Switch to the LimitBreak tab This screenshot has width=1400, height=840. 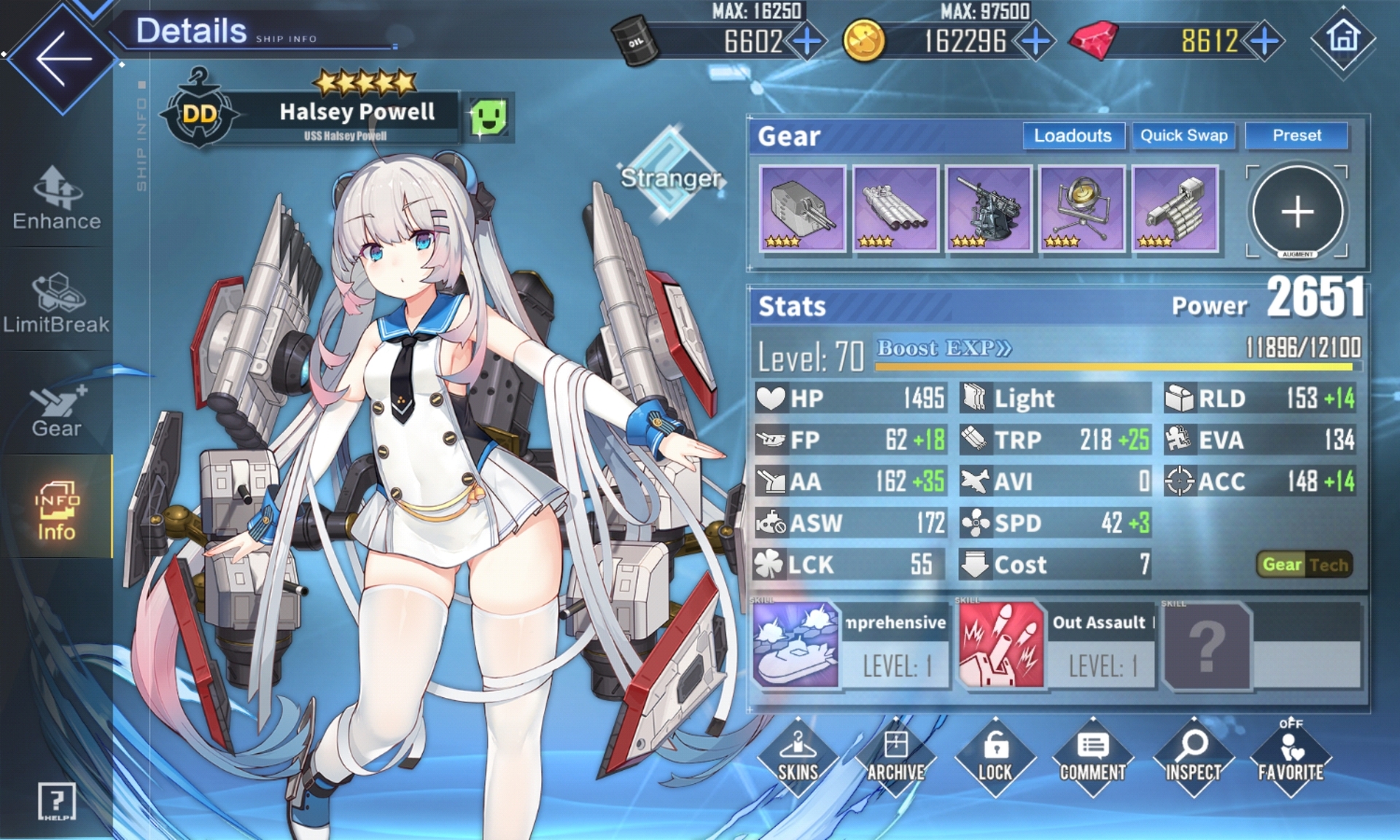(56, 303)
